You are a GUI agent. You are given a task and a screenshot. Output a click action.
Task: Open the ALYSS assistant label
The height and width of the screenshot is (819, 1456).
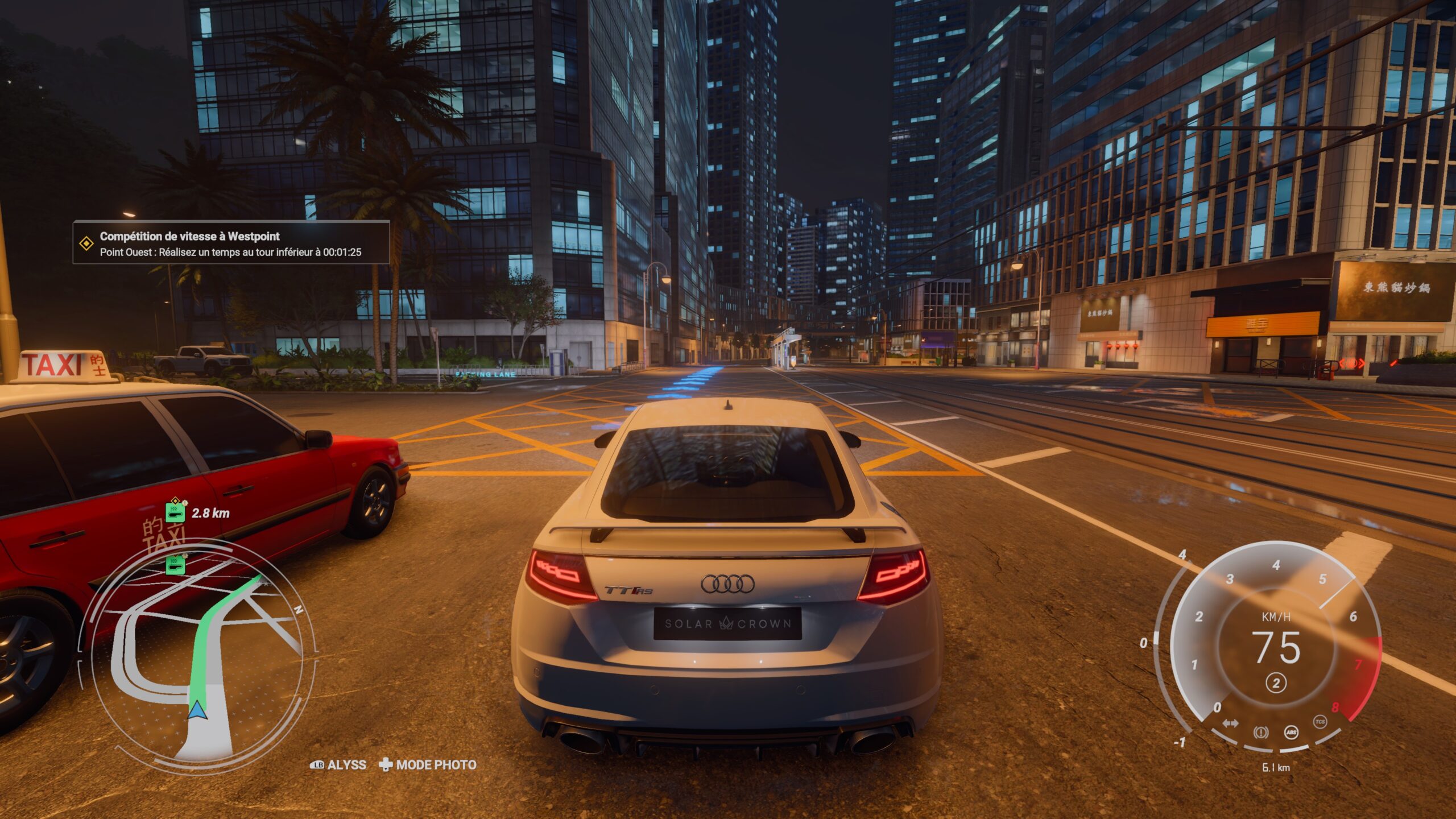[x=338, y=765]
